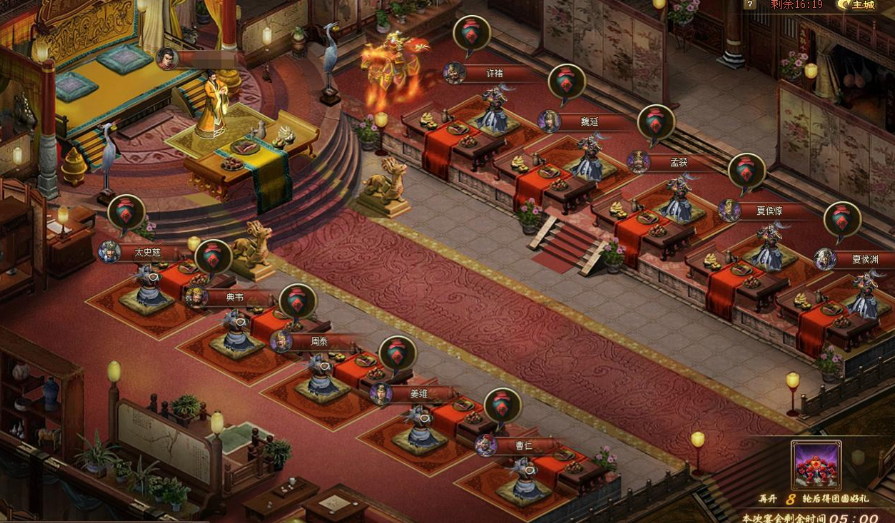Tap the wine jar bubble above 夏侯惇
Image resolution: width=895 pixels, height=523 pixels.
[x=746, y=171]
